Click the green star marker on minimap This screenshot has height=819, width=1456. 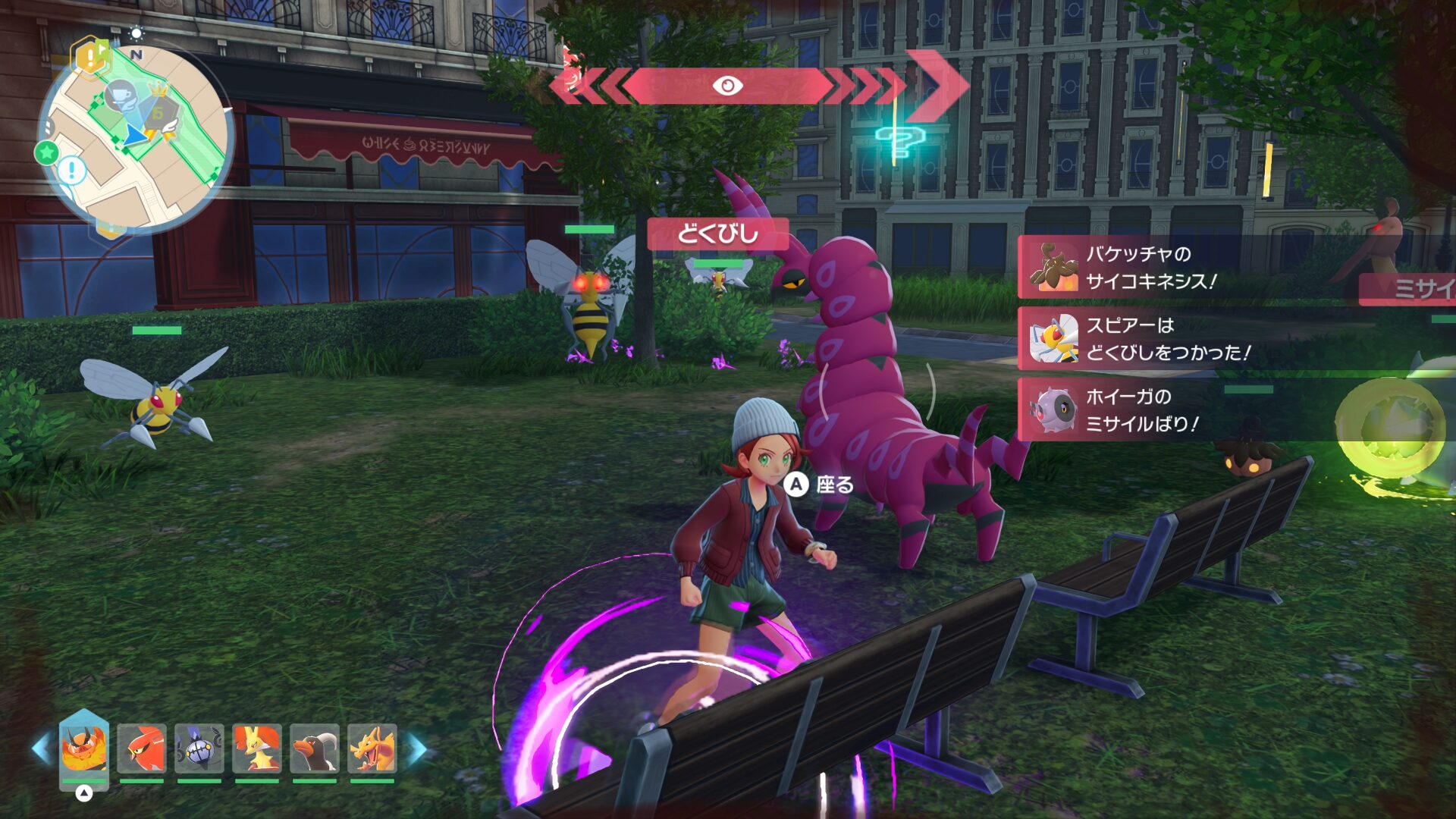click(x=47, y=152)
